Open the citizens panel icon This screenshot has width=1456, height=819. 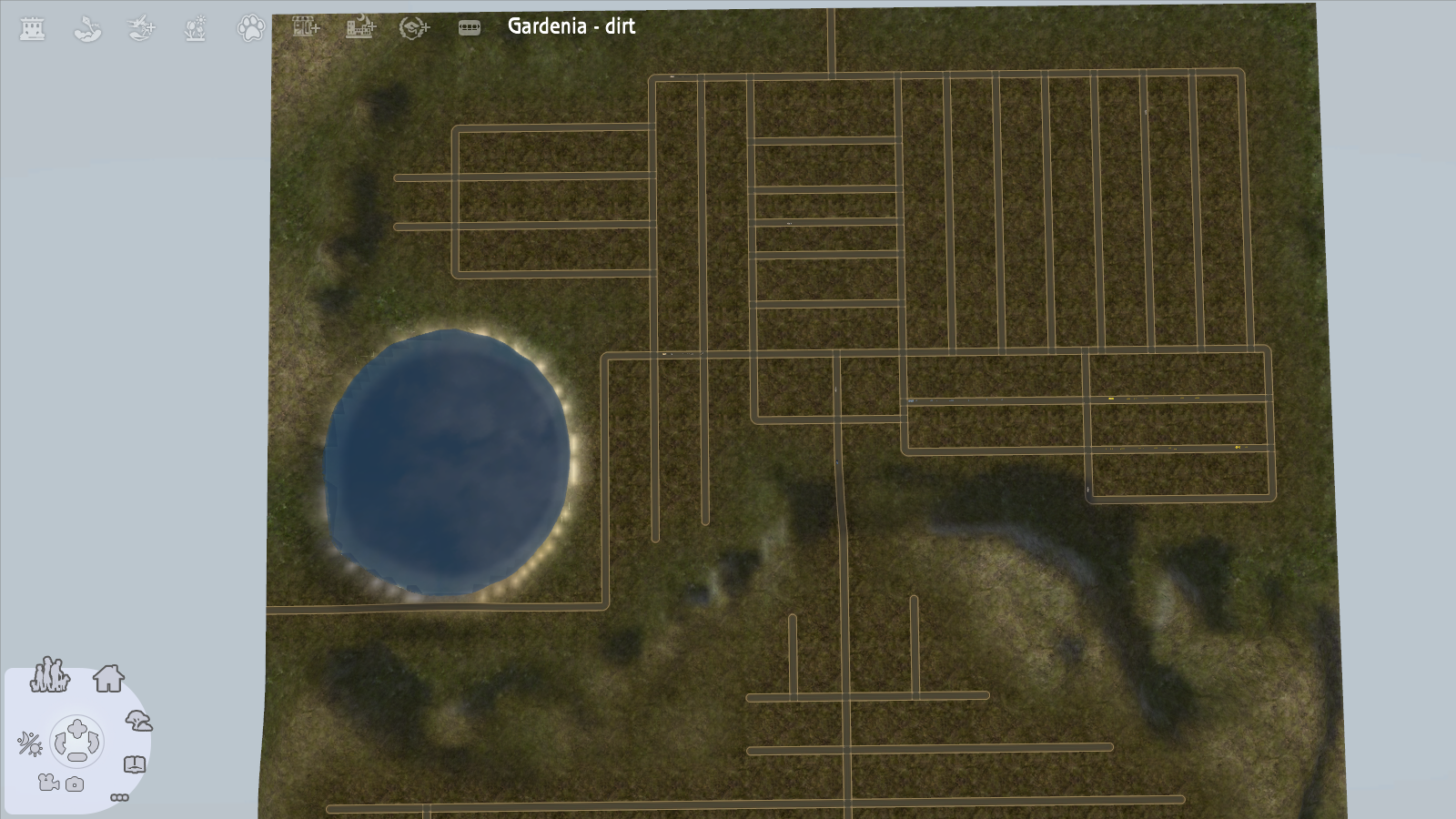51,677
